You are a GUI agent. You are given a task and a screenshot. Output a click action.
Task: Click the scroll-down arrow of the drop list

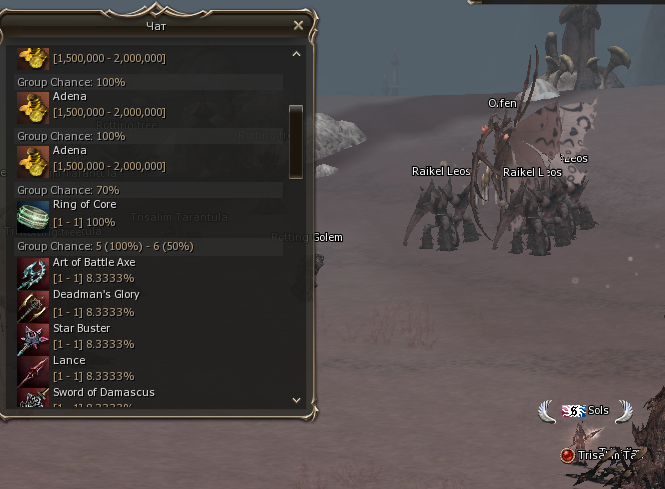tap(296, 400)
